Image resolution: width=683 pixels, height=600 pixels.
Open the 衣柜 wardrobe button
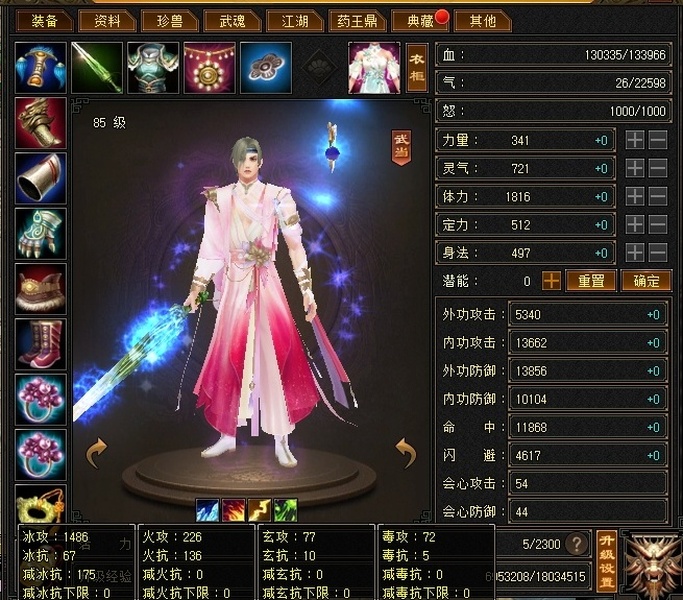(x=418, y=68)
